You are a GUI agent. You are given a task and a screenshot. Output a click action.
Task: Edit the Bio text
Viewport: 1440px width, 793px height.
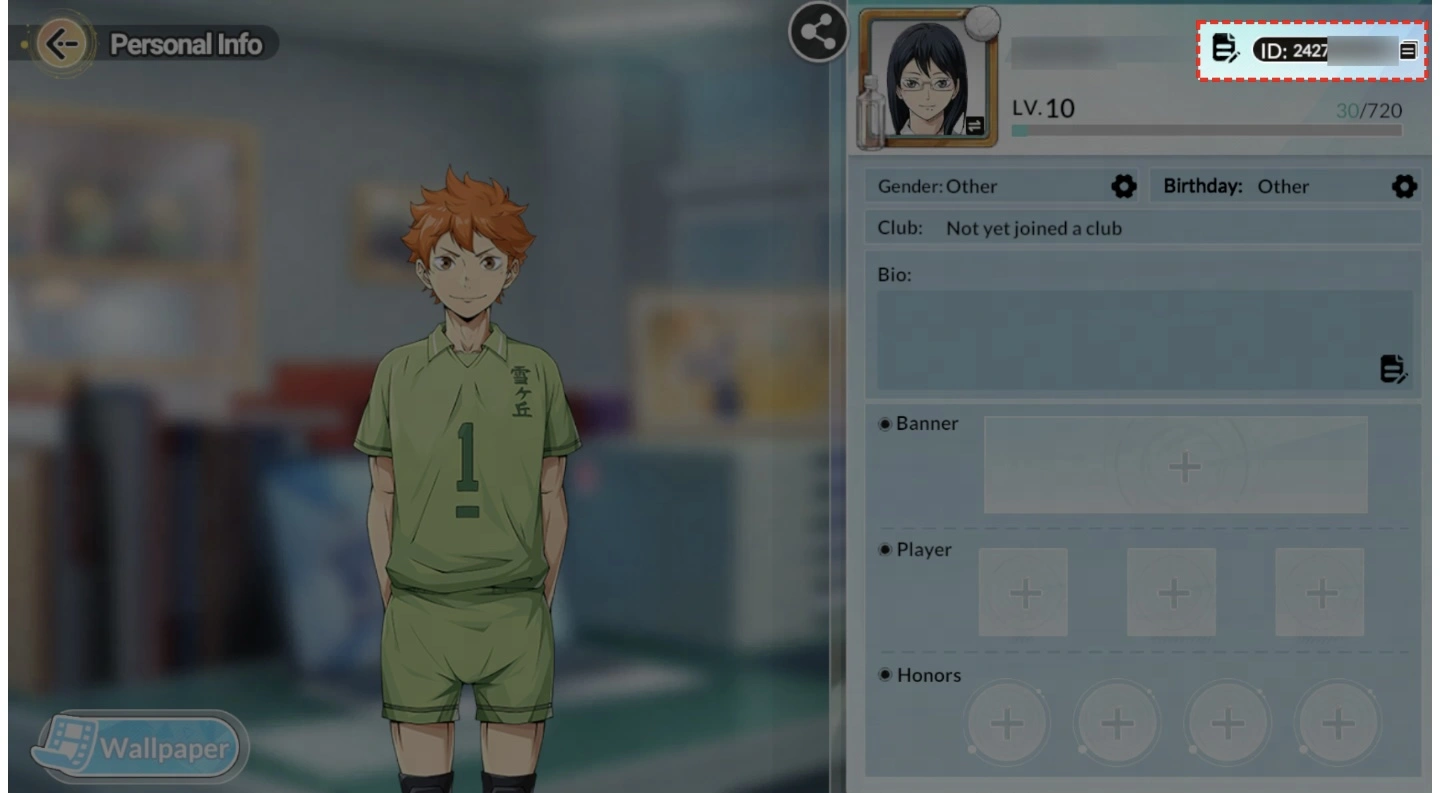point(1393,369)
